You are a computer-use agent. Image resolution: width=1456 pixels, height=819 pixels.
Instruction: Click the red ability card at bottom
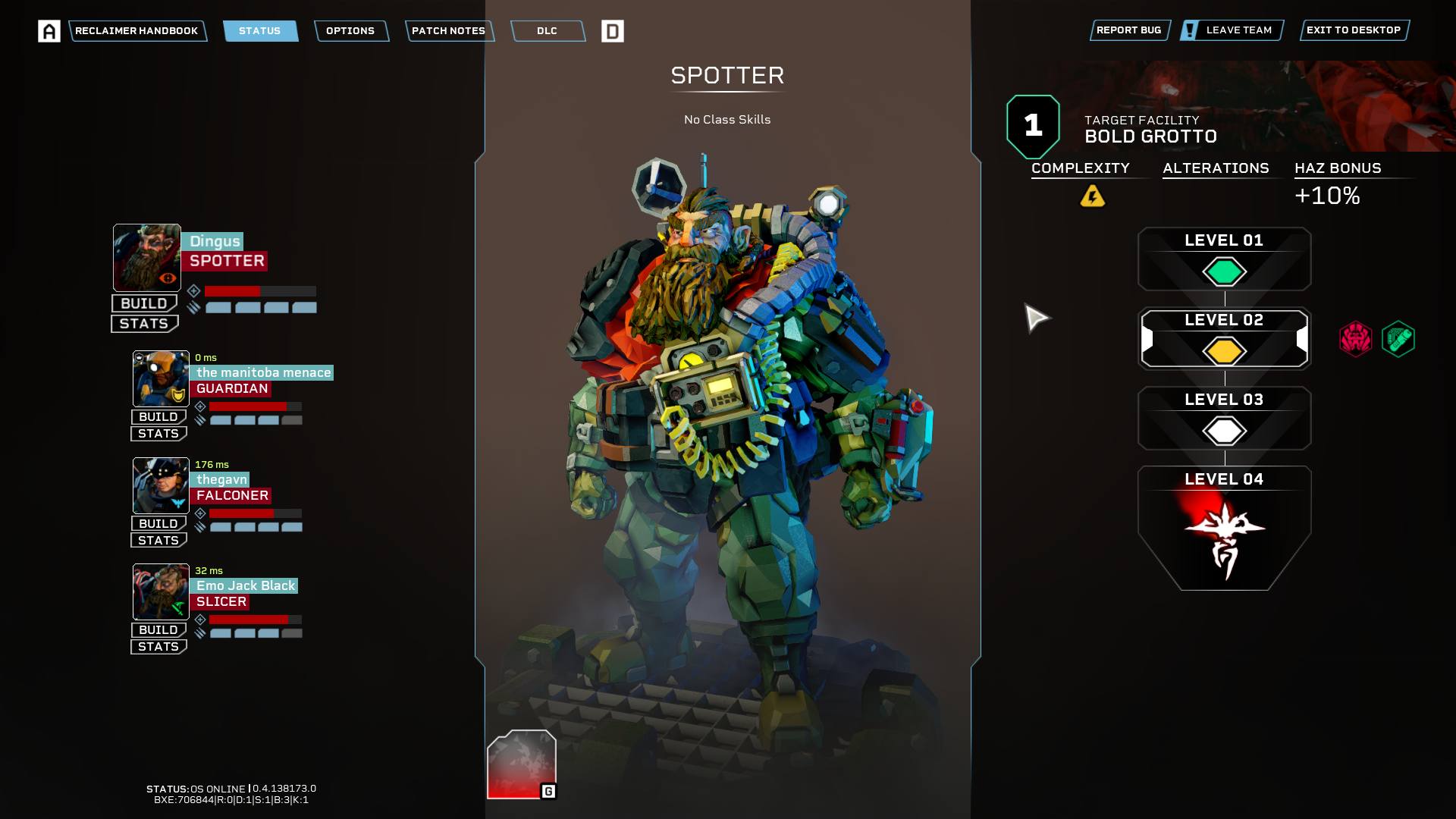[x=522, y=764]
